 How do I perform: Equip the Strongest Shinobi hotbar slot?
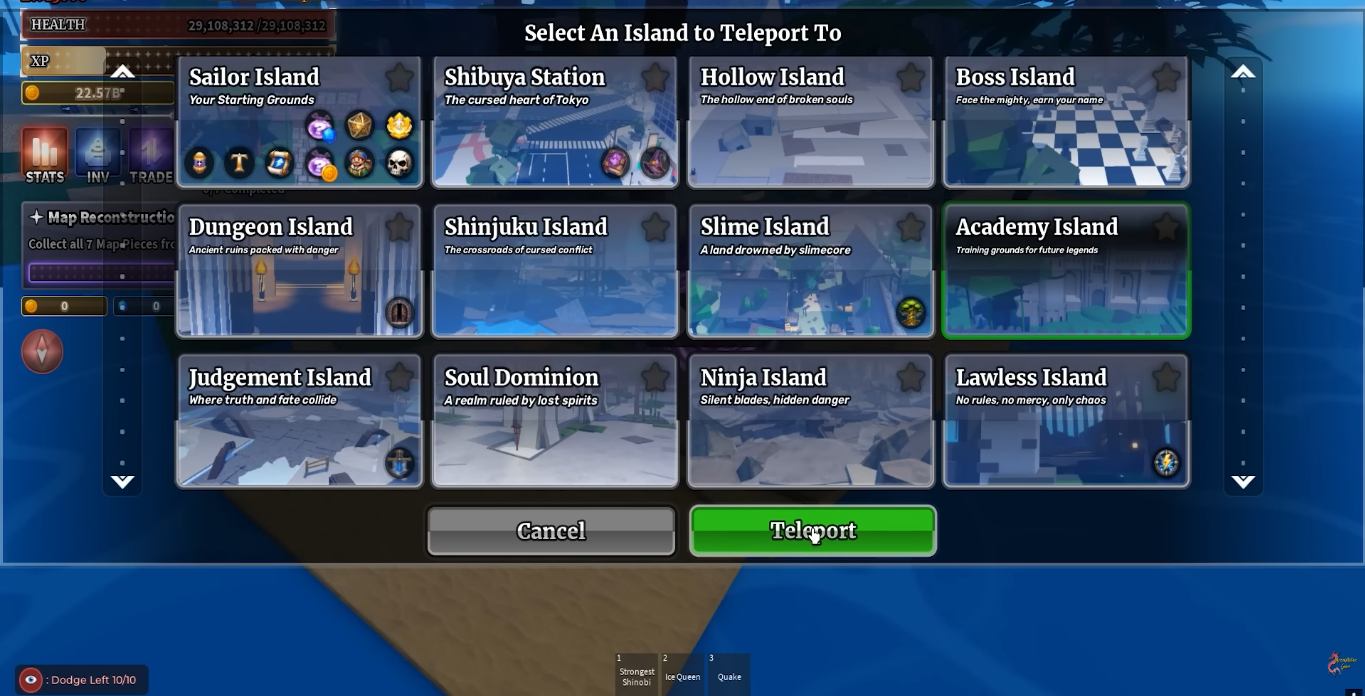pyautogui.click(x=636, y=673)
